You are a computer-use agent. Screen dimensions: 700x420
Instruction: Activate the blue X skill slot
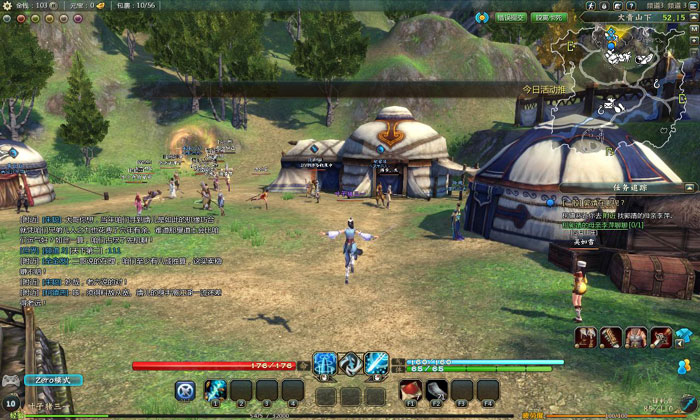(x=185, y=390)
